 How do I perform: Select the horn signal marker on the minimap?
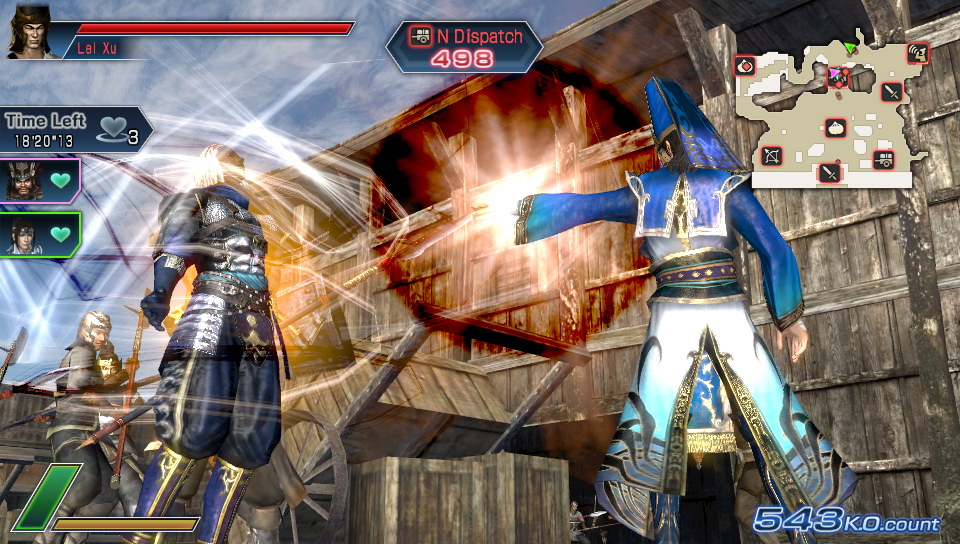coord(917,53)
